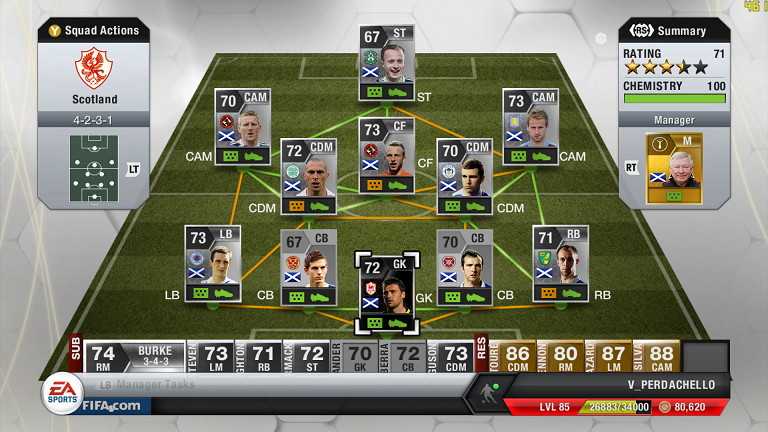This screenshot has height=432, width=768.
Task: Pick the 73-rated CF player card
Action: pyautogui.click(x=387, y=154)
